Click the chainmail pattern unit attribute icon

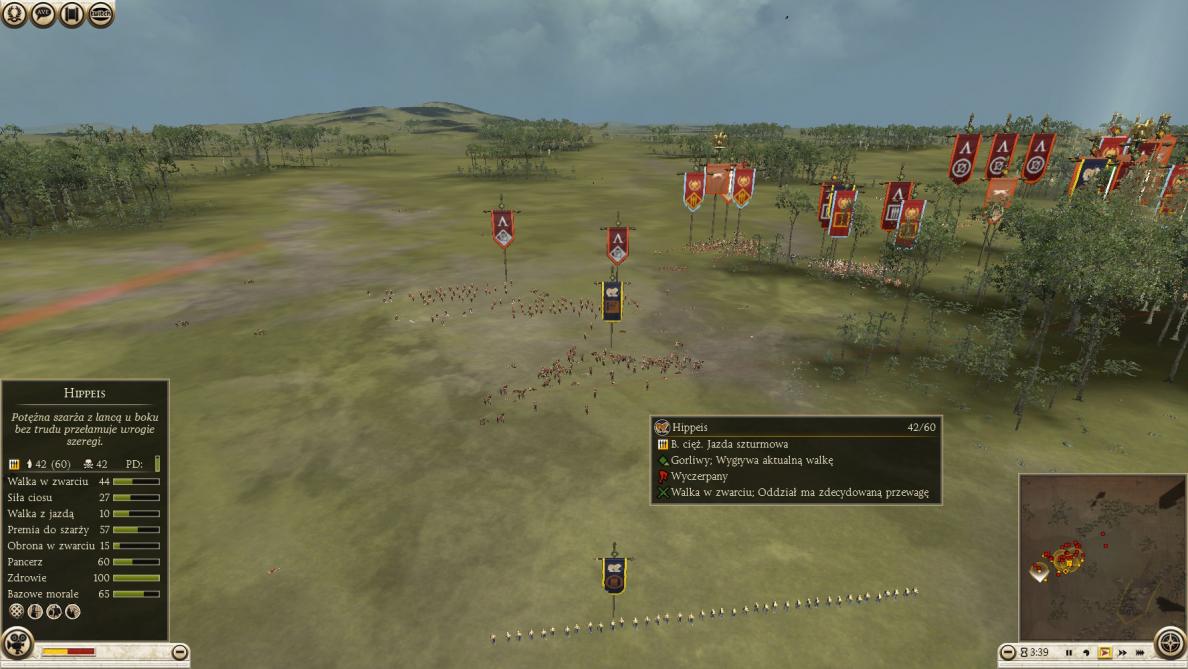coord(15,612)
